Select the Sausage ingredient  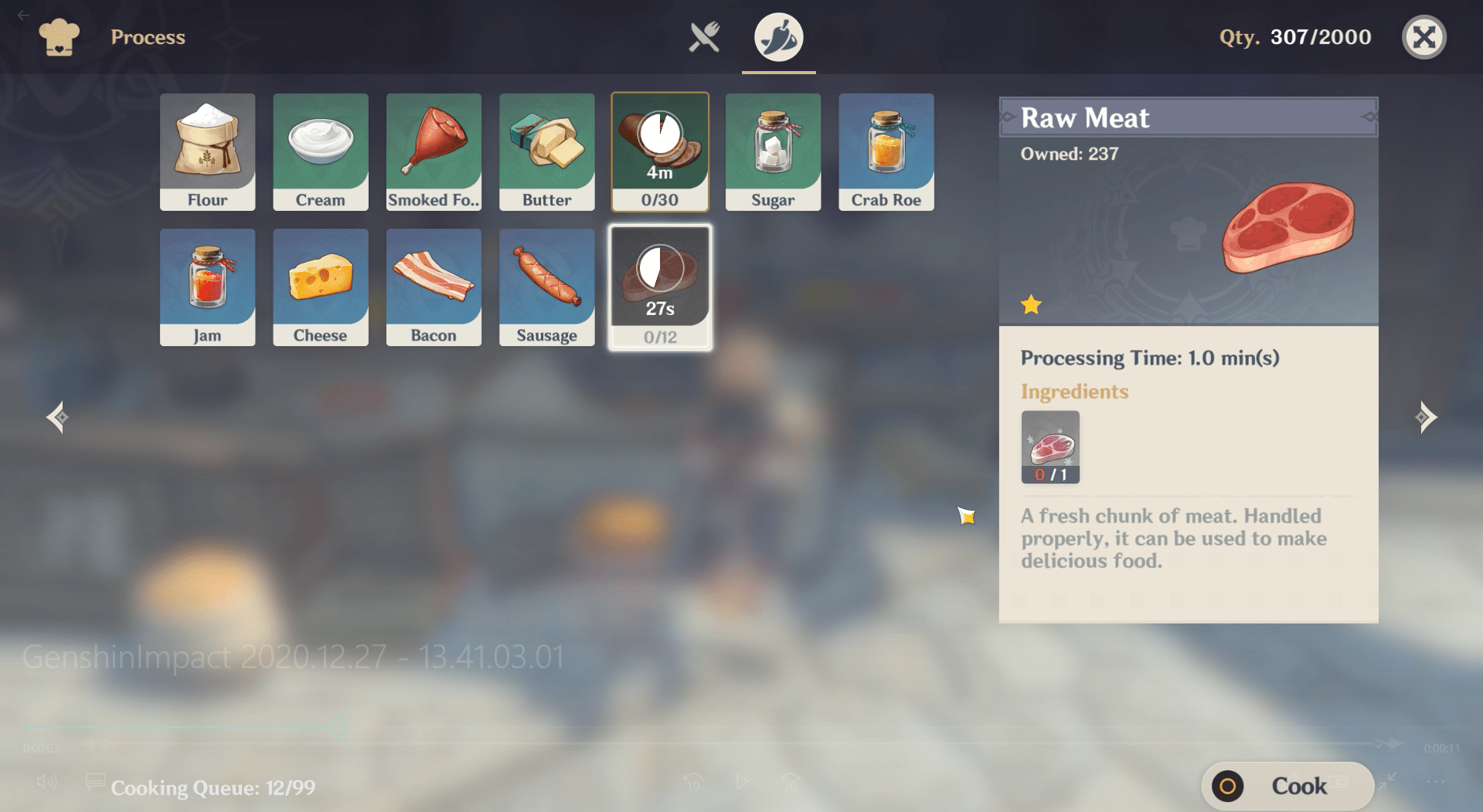546,287
